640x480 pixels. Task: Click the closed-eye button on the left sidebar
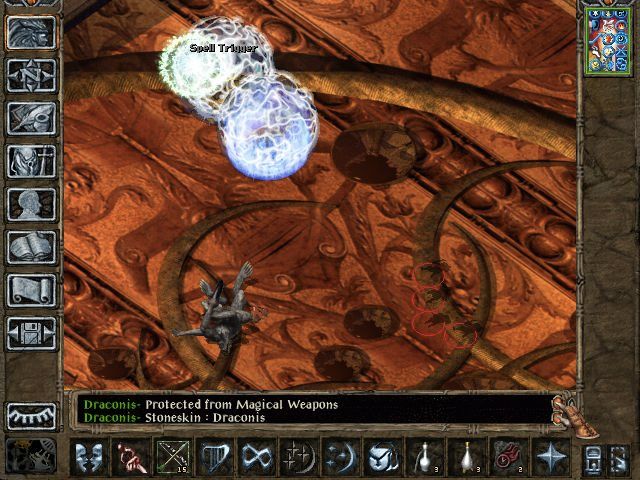(31, 416)
